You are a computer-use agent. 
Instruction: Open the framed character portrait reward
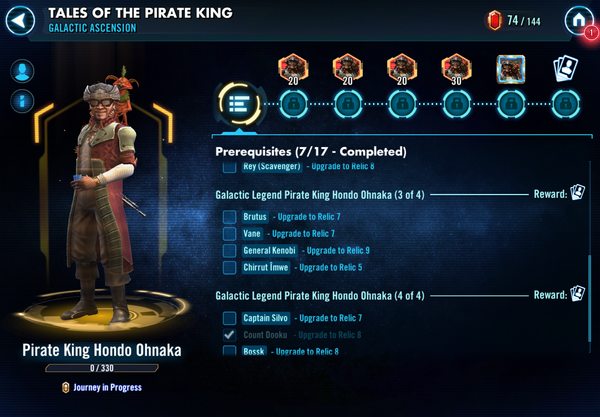511,68
